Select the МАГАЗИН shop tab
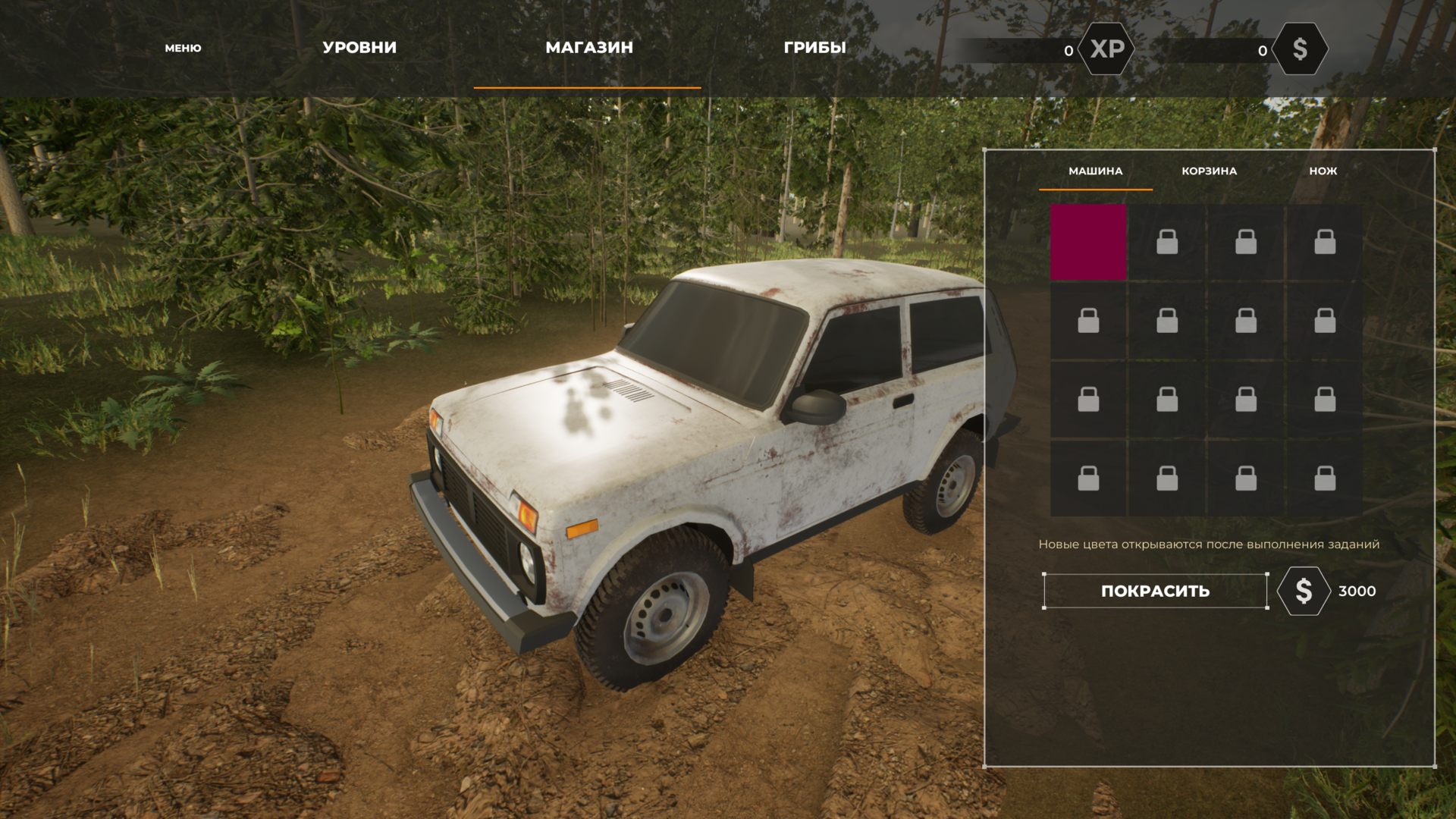This screenshot has height=819, width=1456. coord(588,47)
